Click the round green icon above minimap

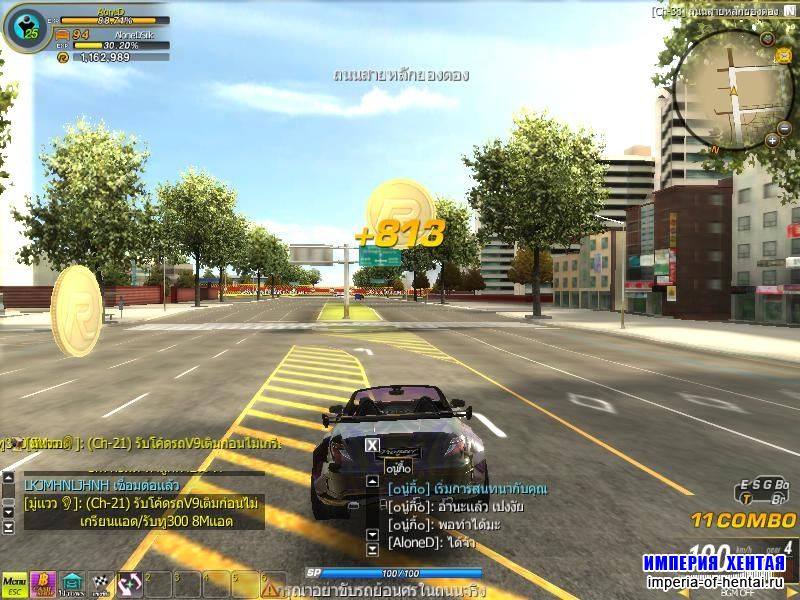coord(767,39)
